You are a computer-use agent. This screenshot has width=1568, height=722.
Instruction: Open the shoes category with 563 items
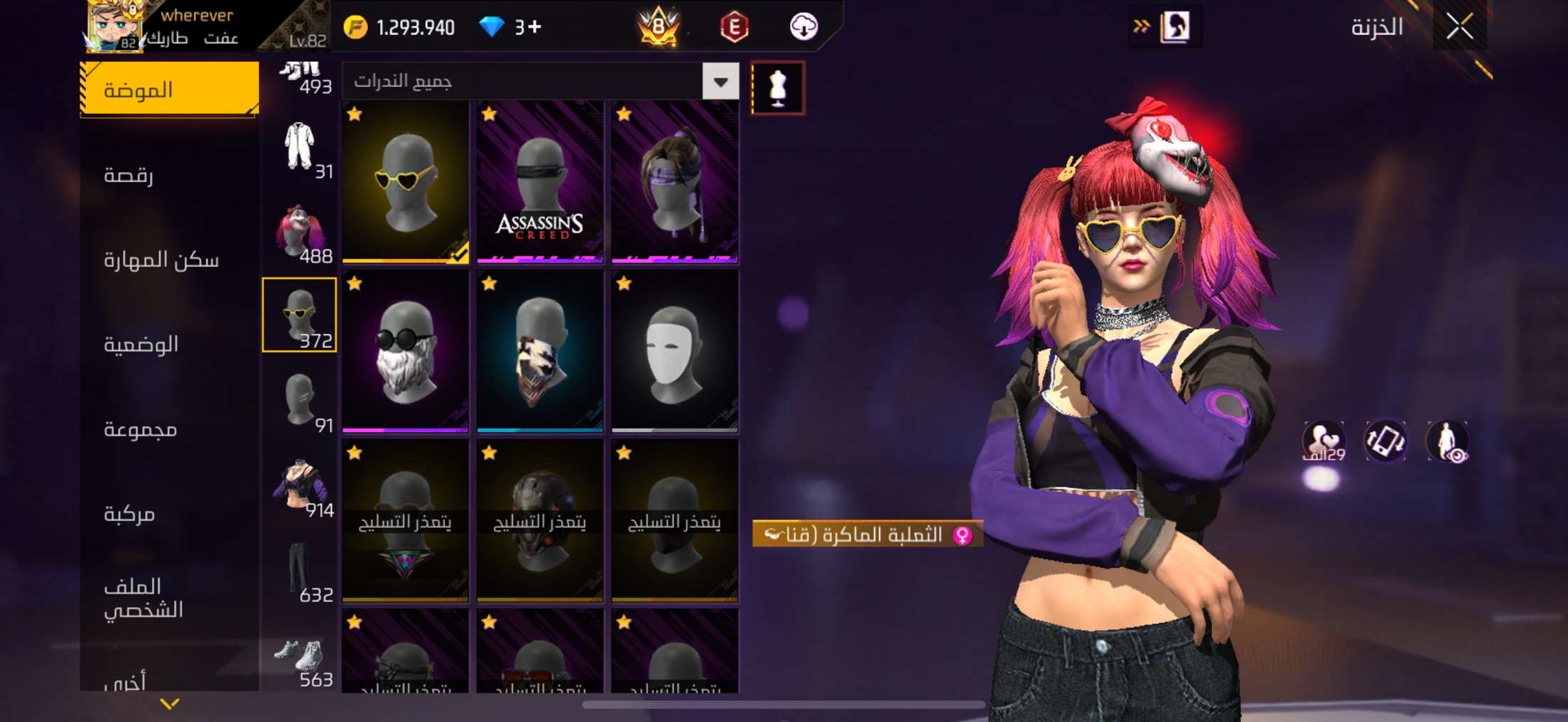tap(299, 656)
